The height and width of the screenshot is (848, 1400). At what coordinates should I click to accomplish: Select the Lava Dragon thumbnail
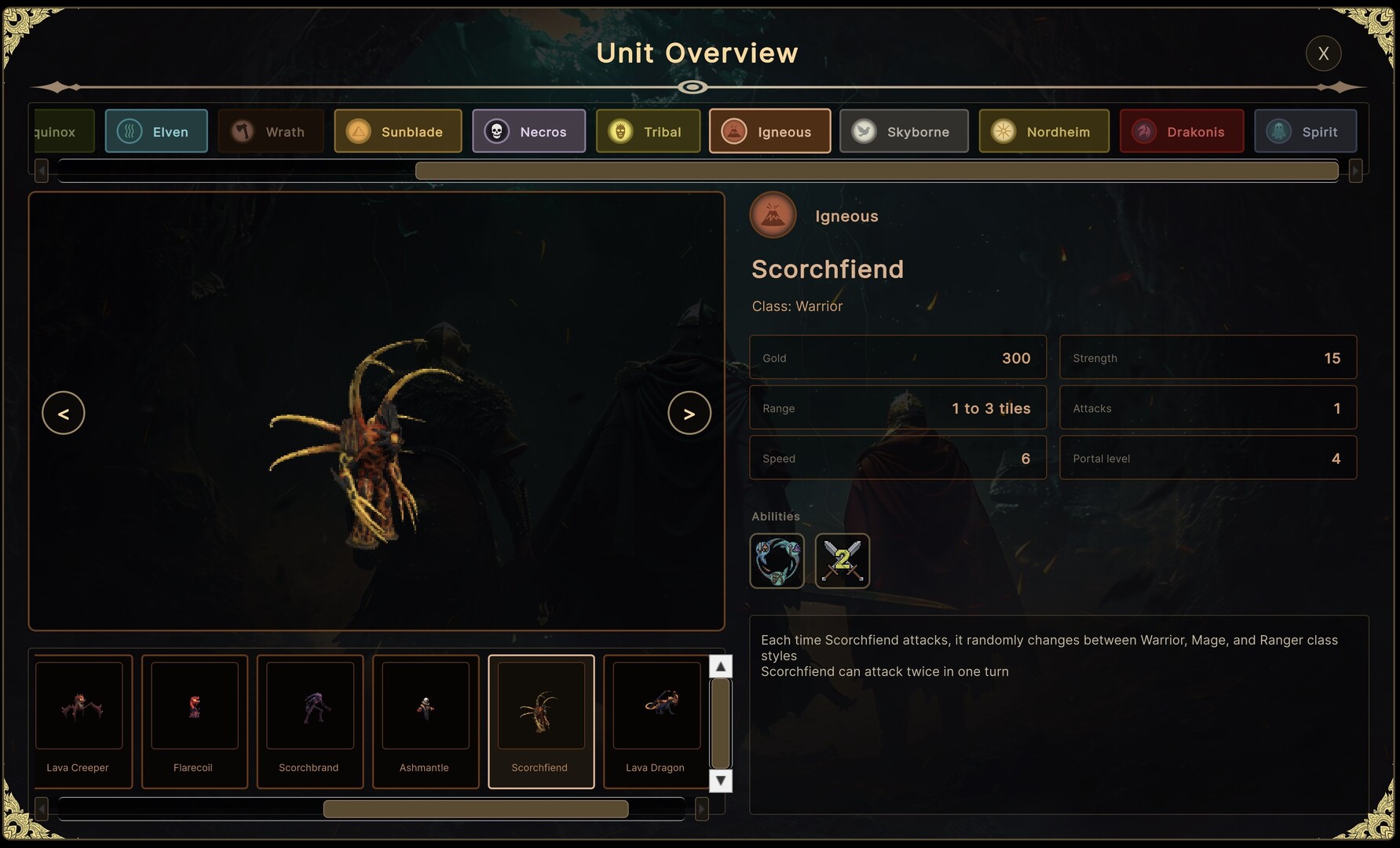pos(656,721)
